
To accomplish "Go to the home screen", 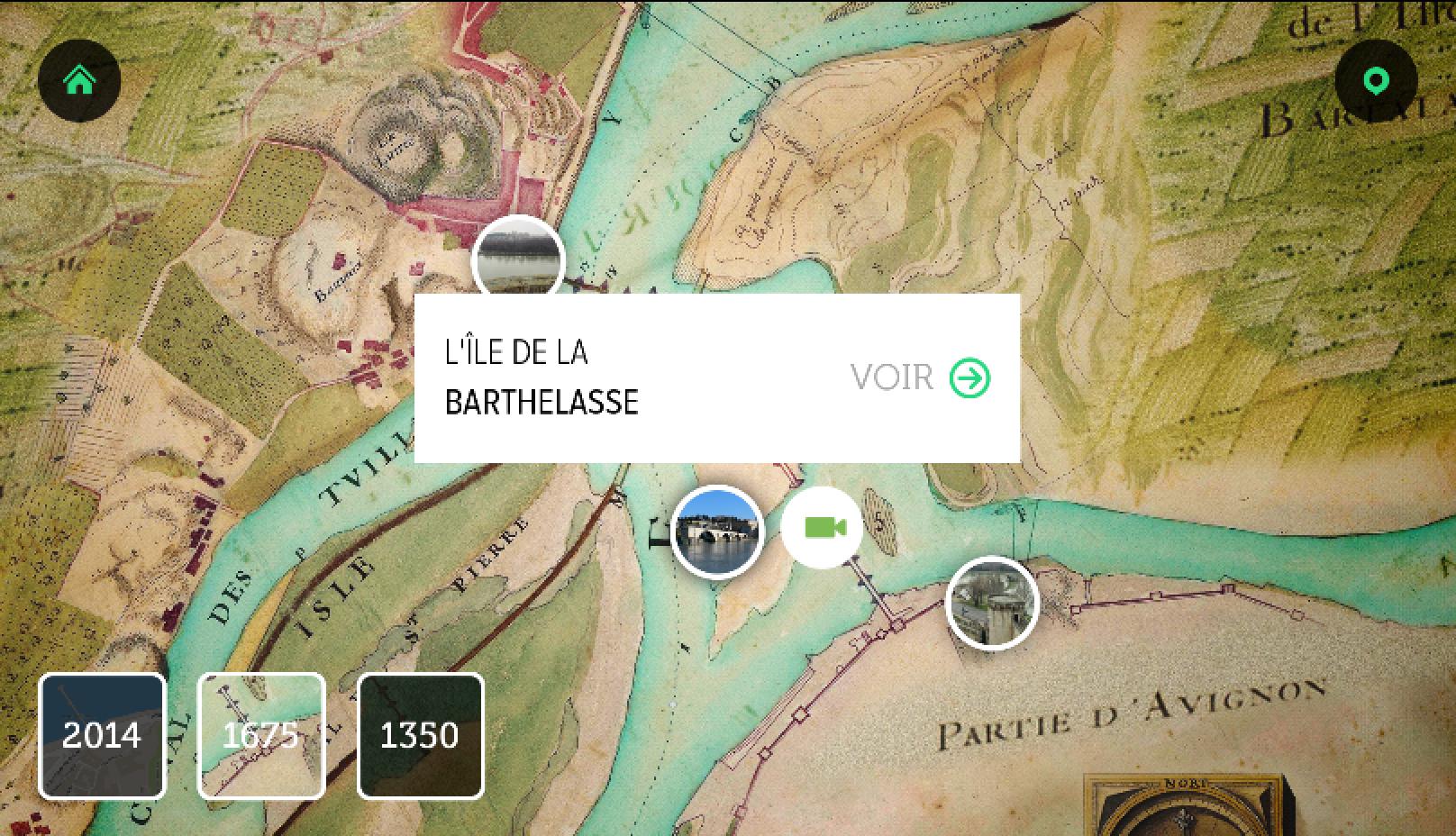I will [79, 81].
